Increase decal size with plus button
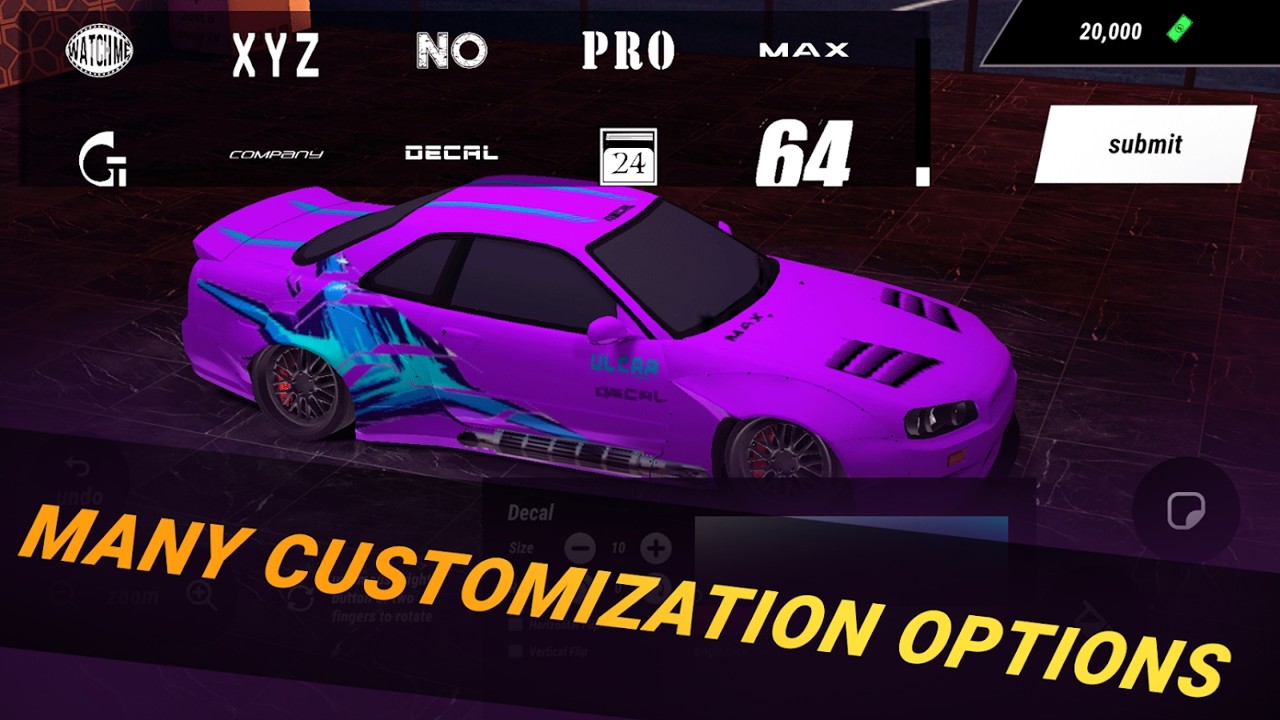This screenshot has height=720, width=1280. click(656, 548)
